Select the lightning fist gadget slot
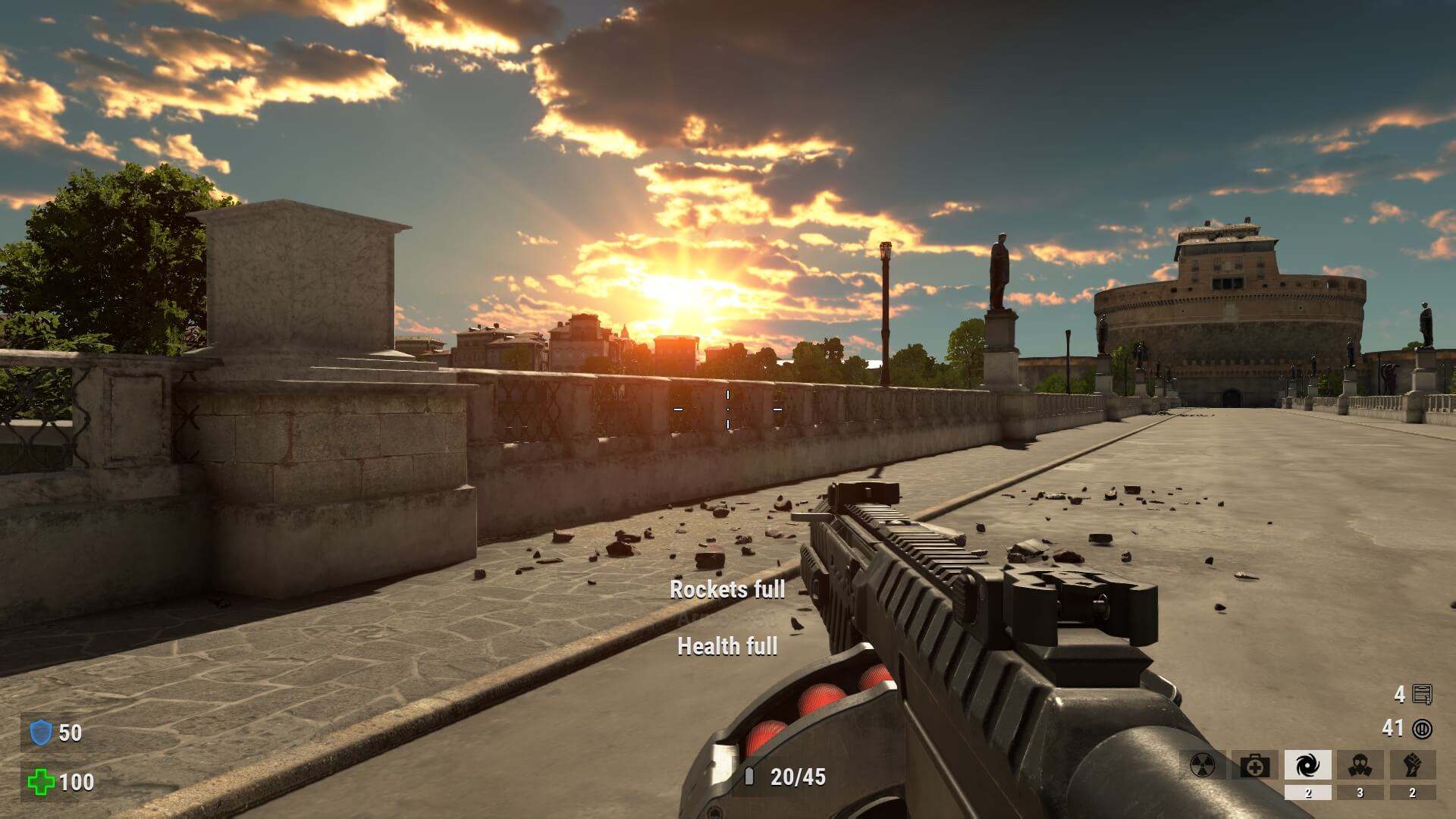 pos(1412,765)
